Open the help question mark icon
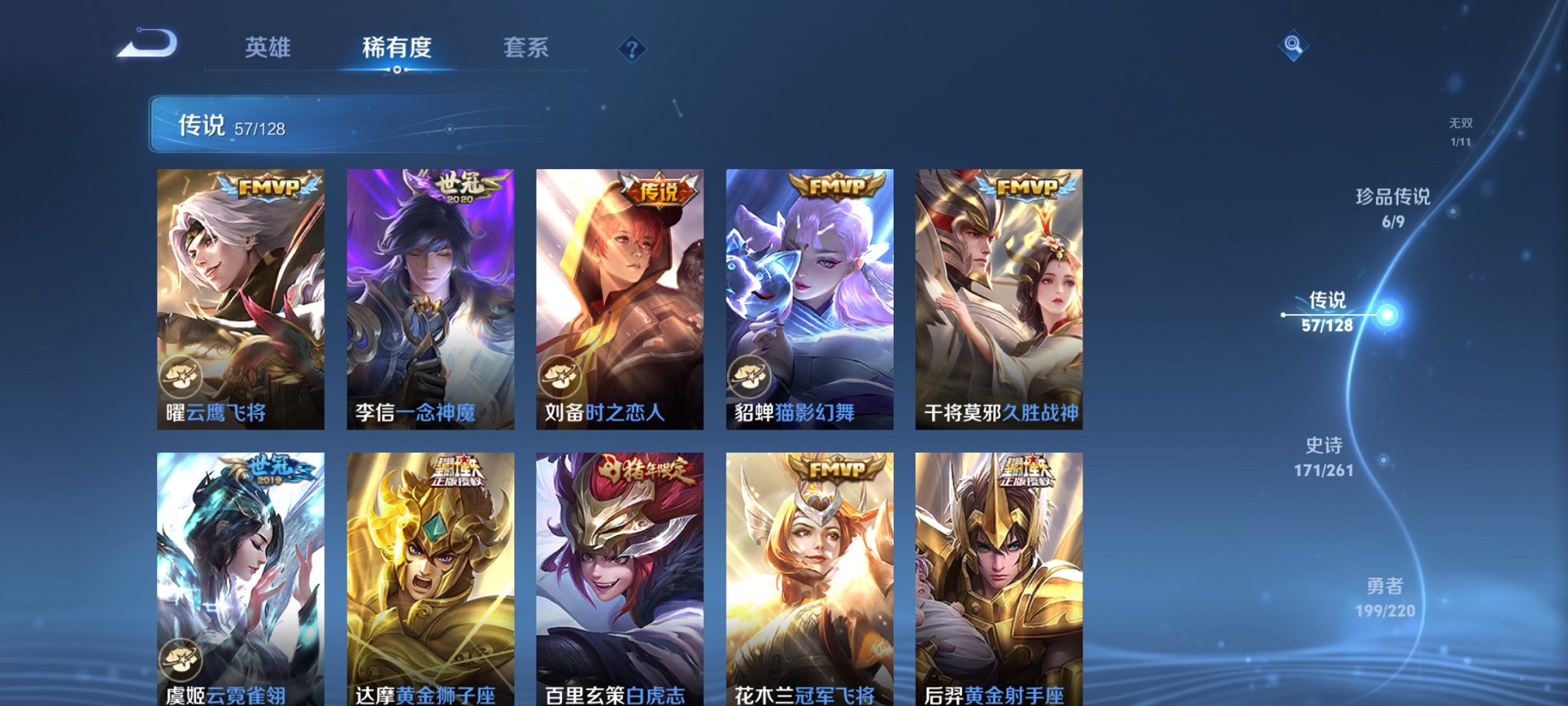1568x706 pixels. (633, 50)
